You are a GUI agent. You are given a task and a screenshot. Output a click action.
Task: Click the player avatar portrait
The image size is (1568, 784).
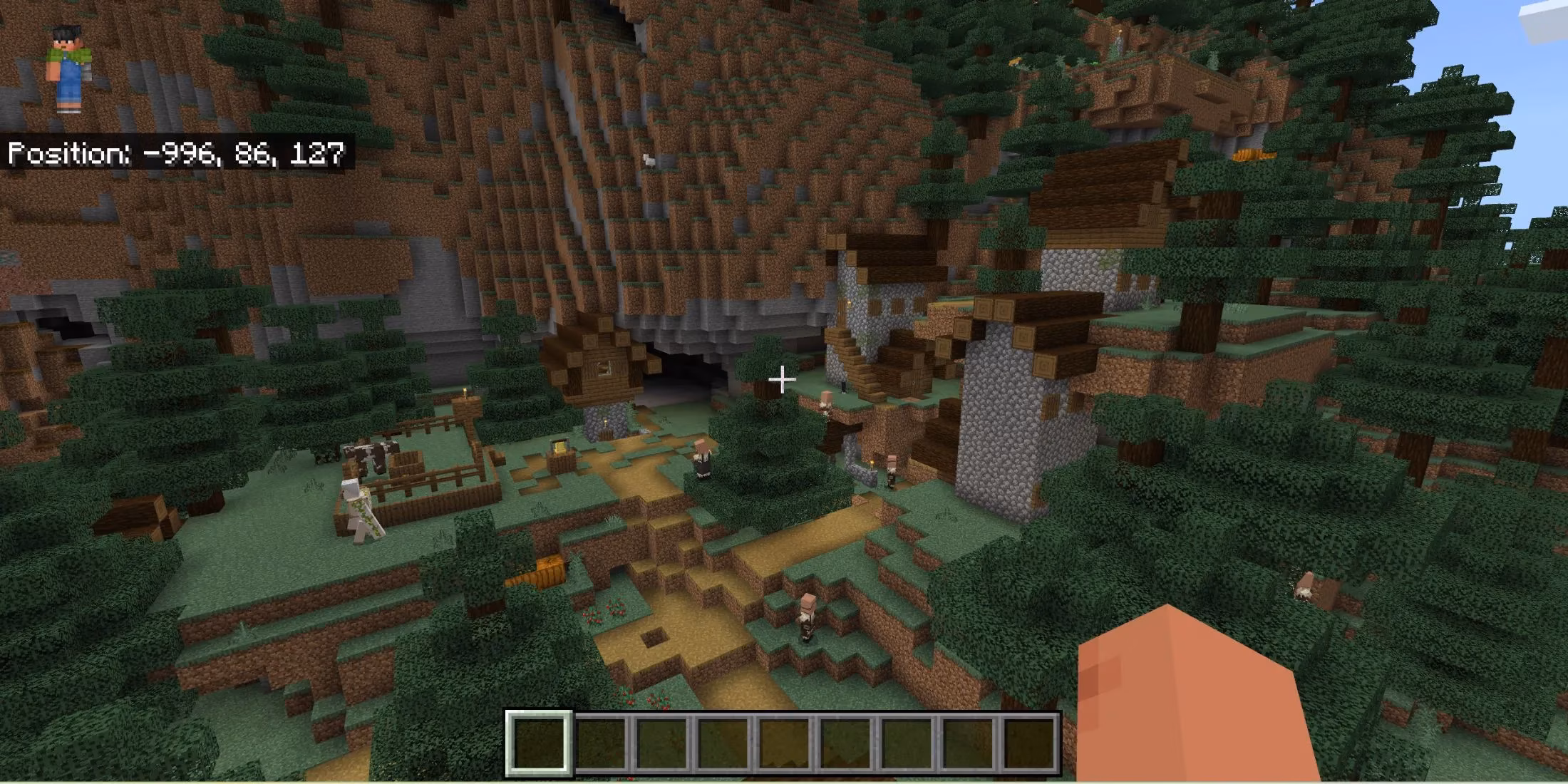pos(68,68)
